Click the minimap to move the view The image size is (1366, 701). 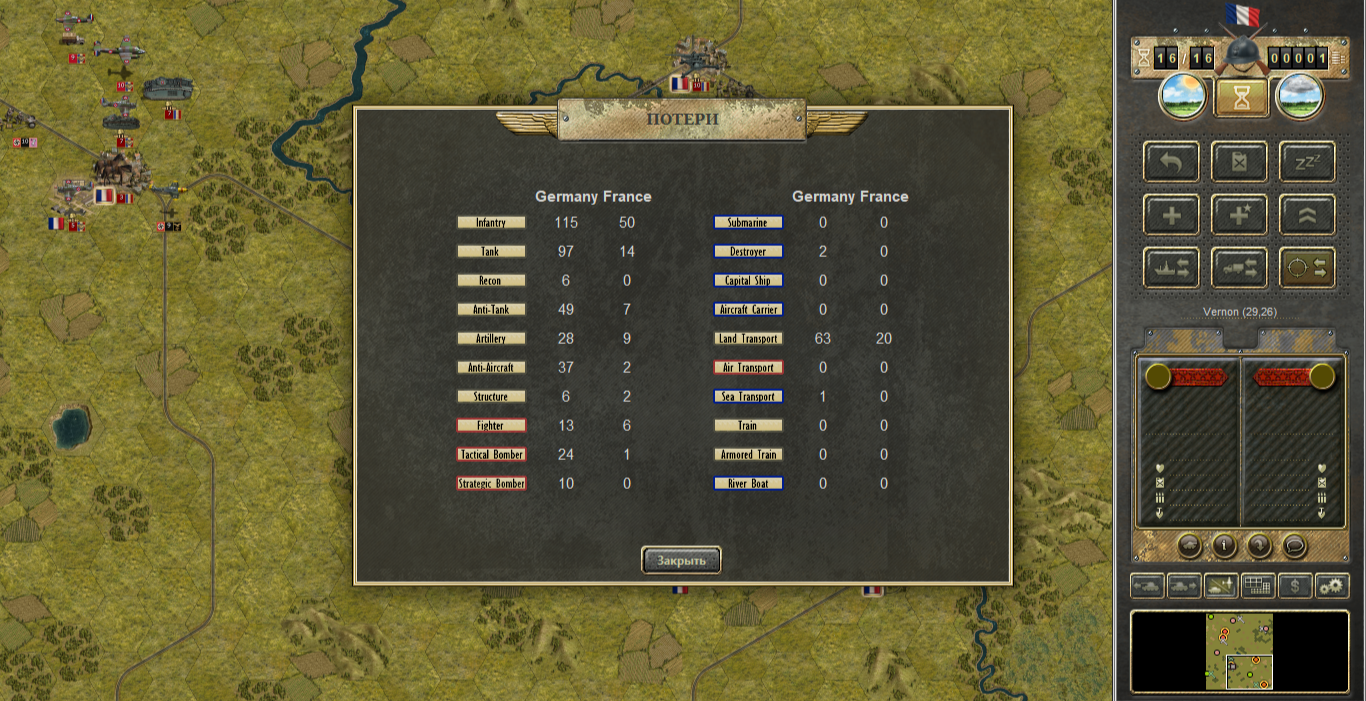(x=1240, y=650)
